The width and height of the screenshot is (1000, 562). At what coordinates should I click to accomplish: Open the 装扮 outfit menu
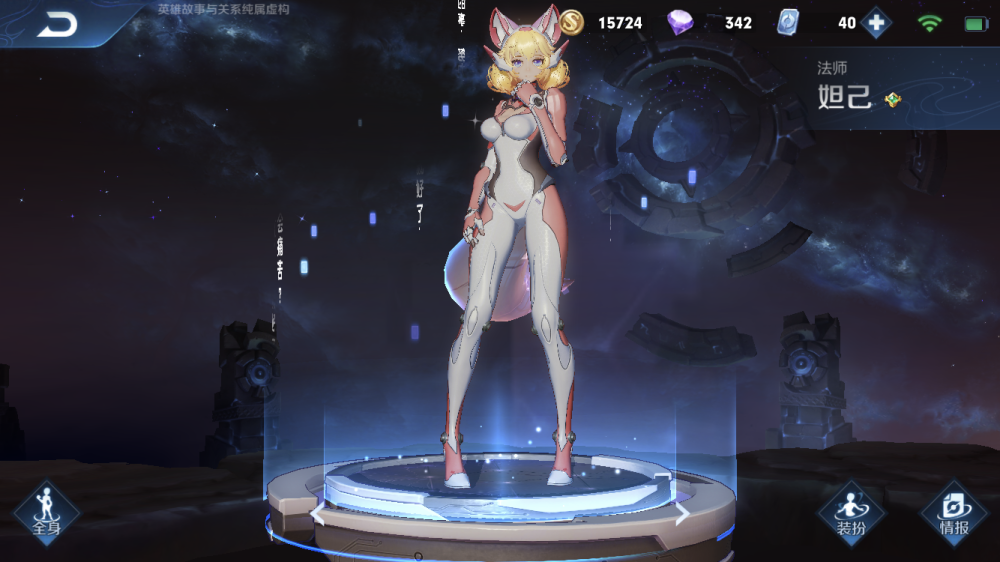(851, 512)
